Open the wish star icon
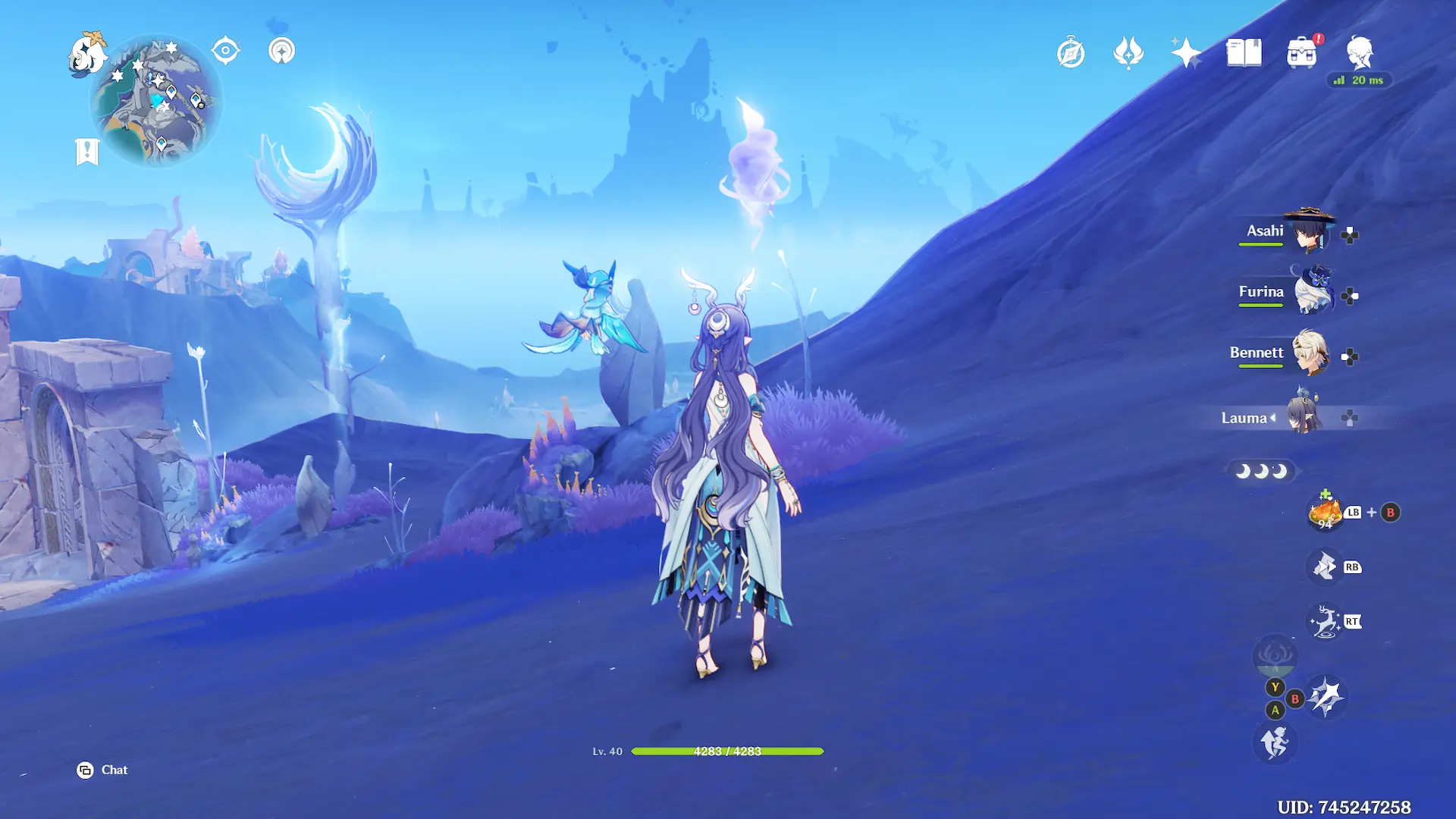1456x819 pixels. (1186, 53)
